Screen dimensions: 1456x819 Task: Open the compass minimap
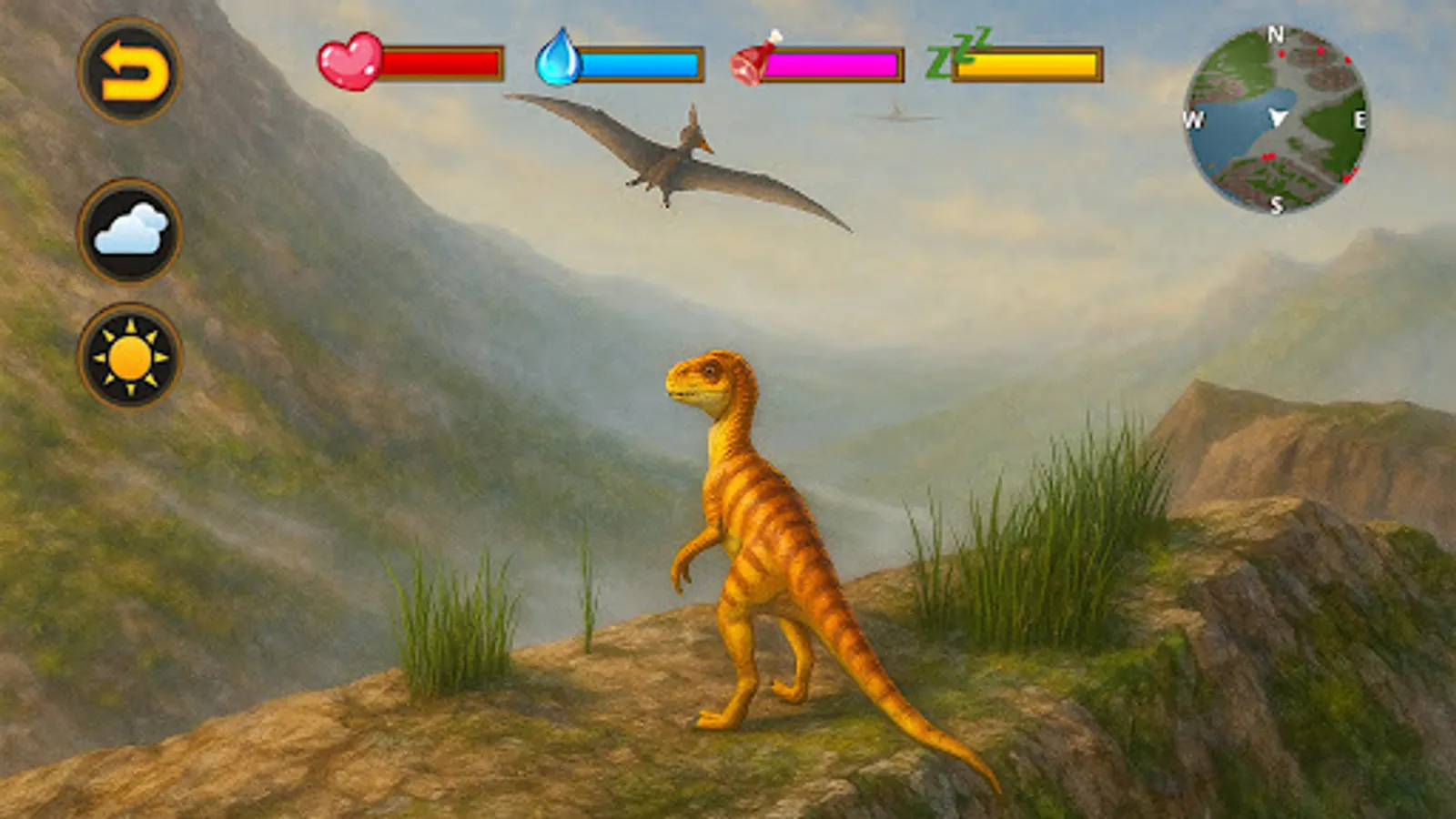[x=1280, y=119]
